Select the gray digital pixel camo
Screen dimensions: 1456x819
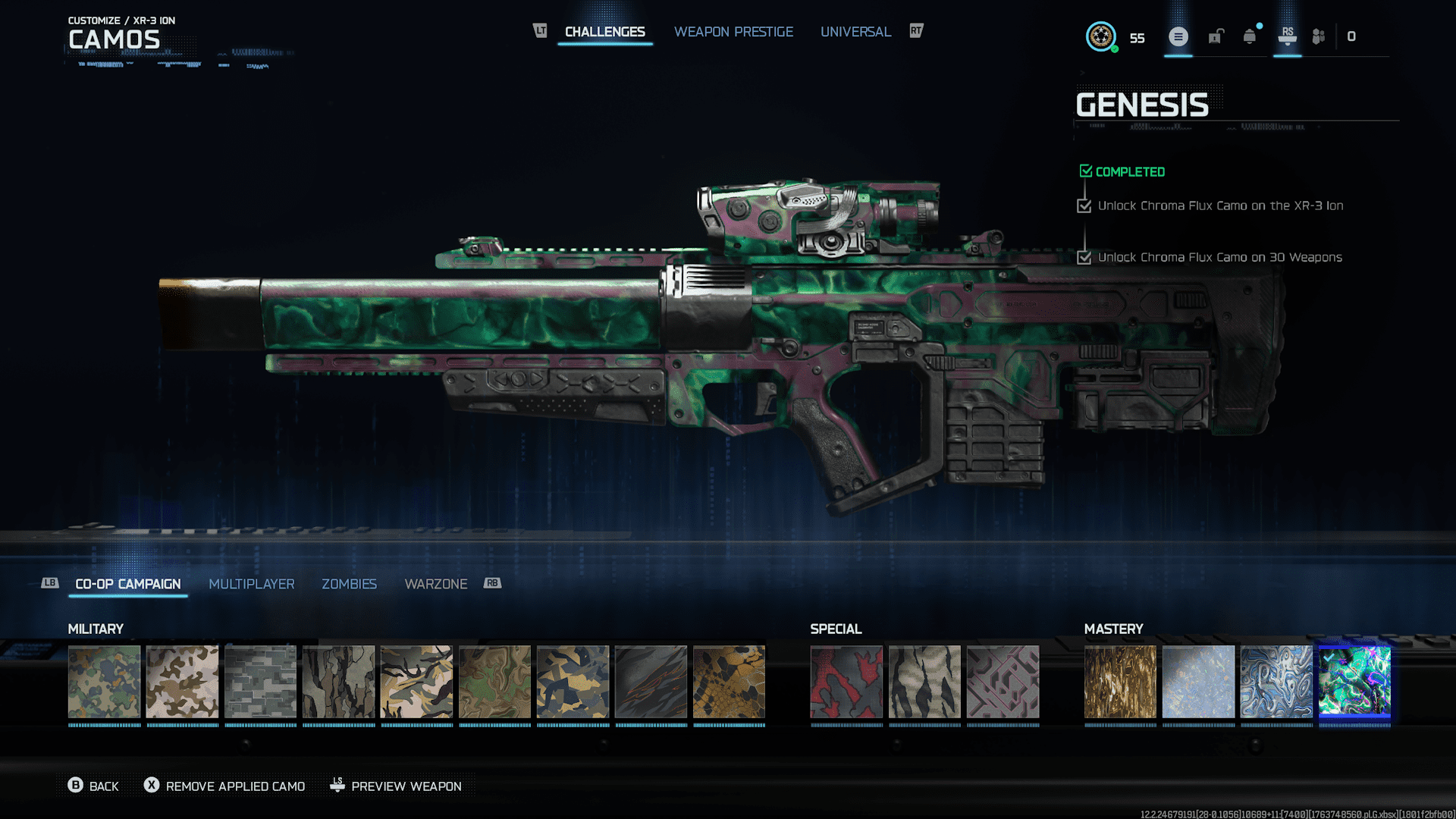pyautogui.click(x=260, y=682)
